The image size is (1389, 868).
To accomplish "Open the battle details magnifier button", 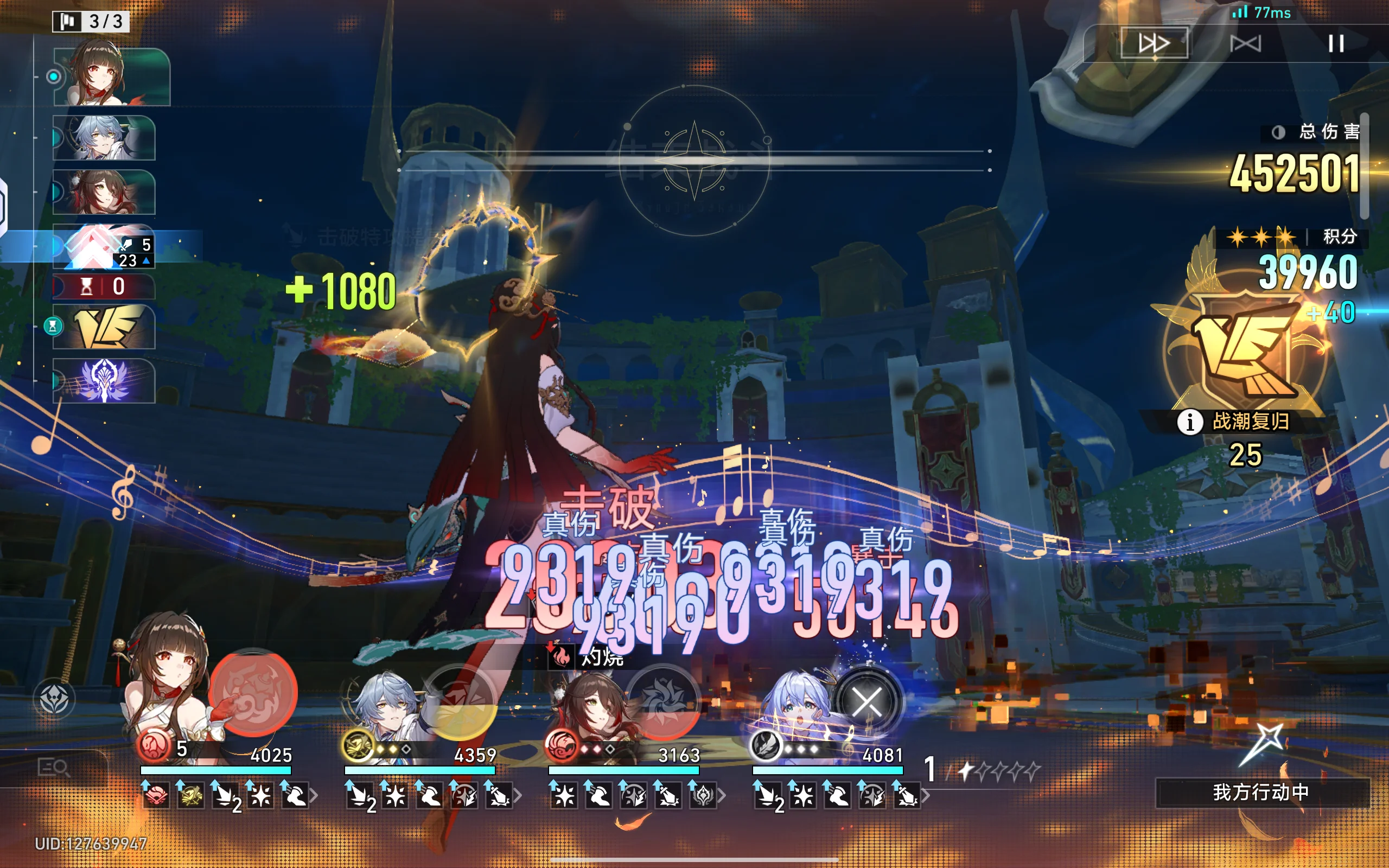I will click(x=53, y=768).
